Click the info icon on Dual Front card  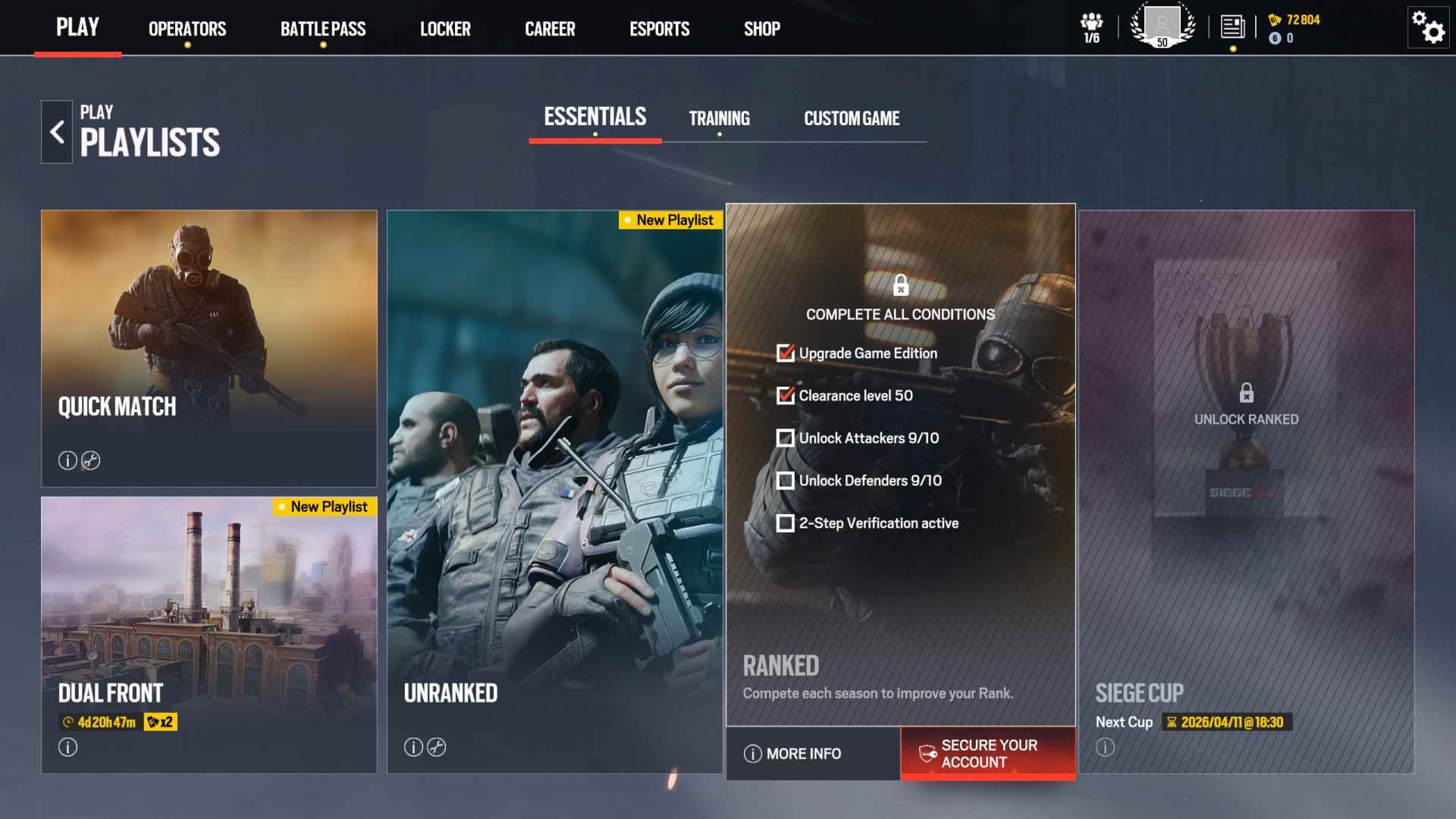(67, 747)
